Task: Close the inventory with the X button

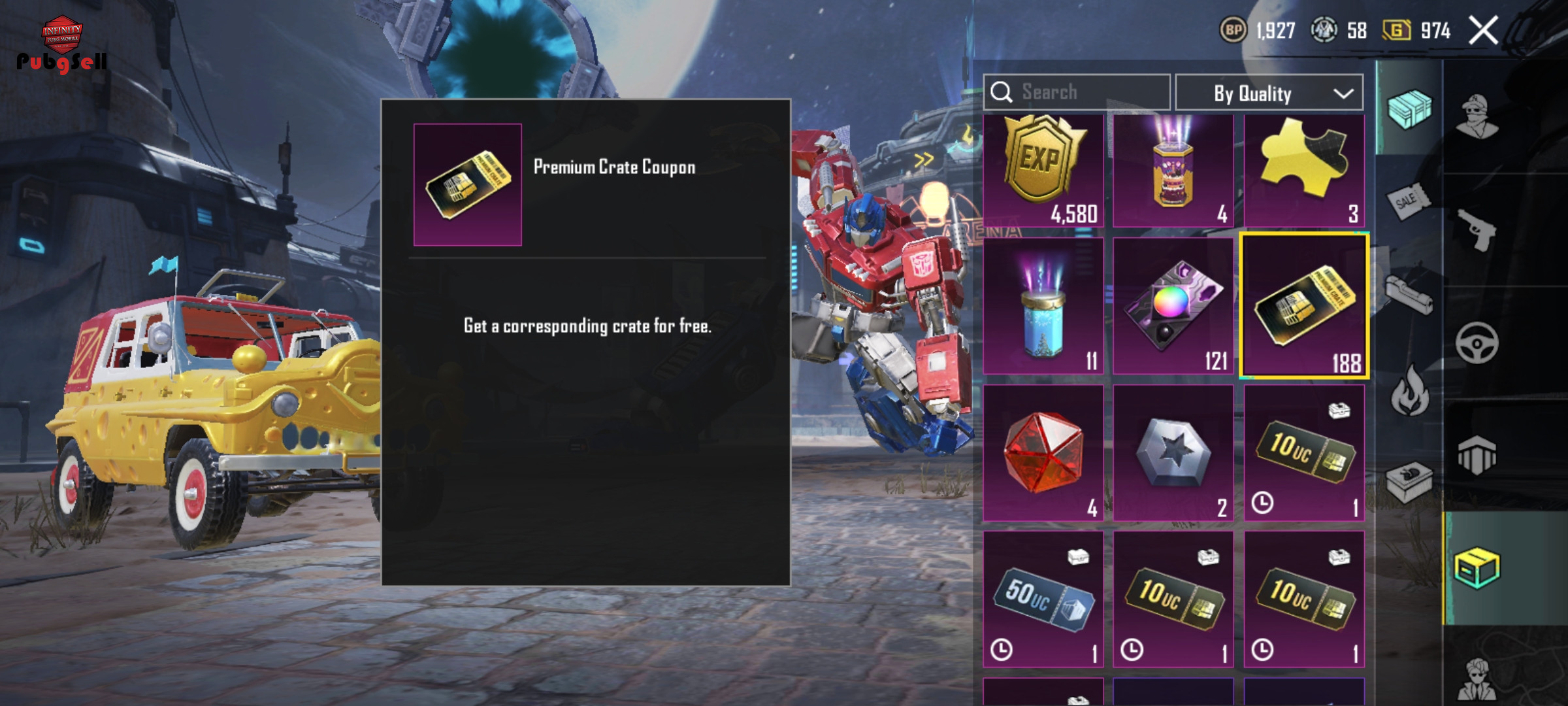Action: 1483,31
